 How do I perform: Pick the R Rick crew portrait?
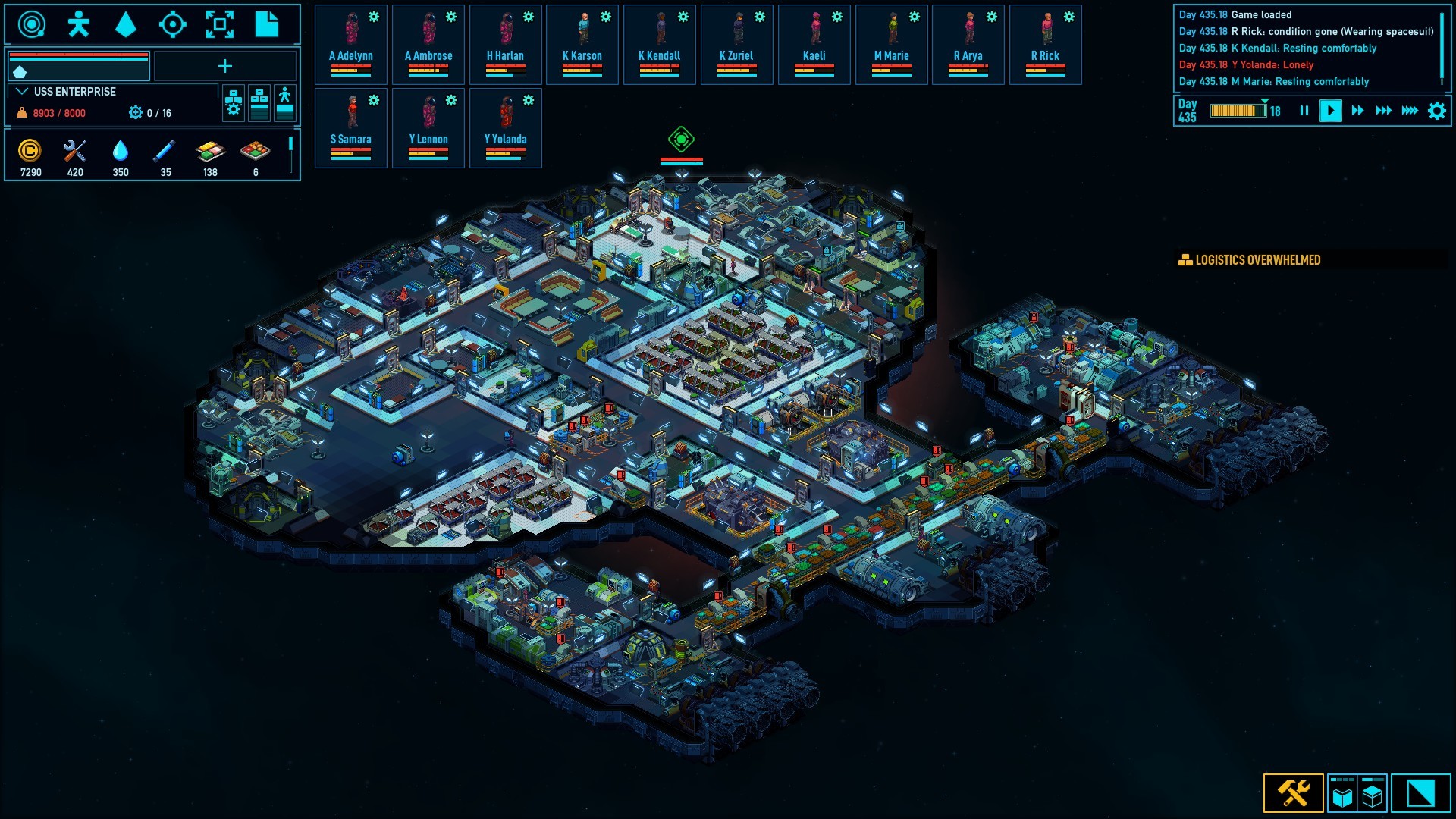pos(1045,44)
